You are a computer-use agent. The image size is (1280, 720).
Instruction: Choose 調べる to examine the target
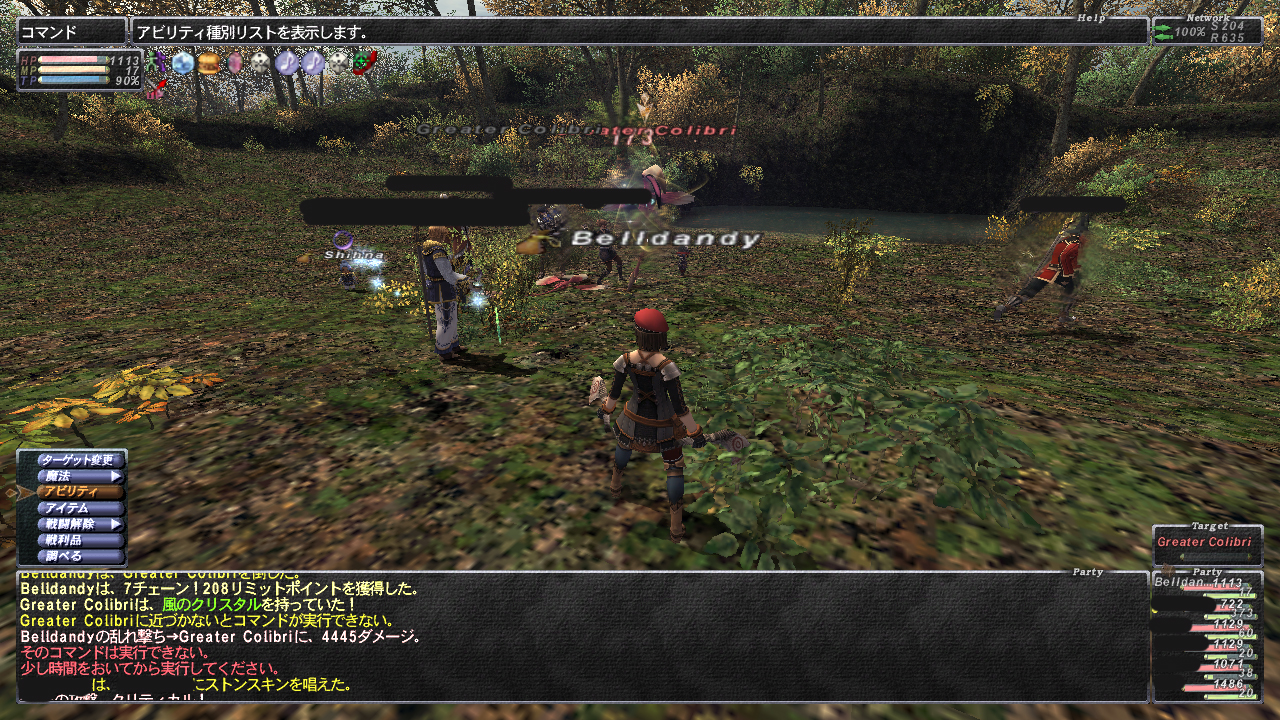tap(82, 556)
